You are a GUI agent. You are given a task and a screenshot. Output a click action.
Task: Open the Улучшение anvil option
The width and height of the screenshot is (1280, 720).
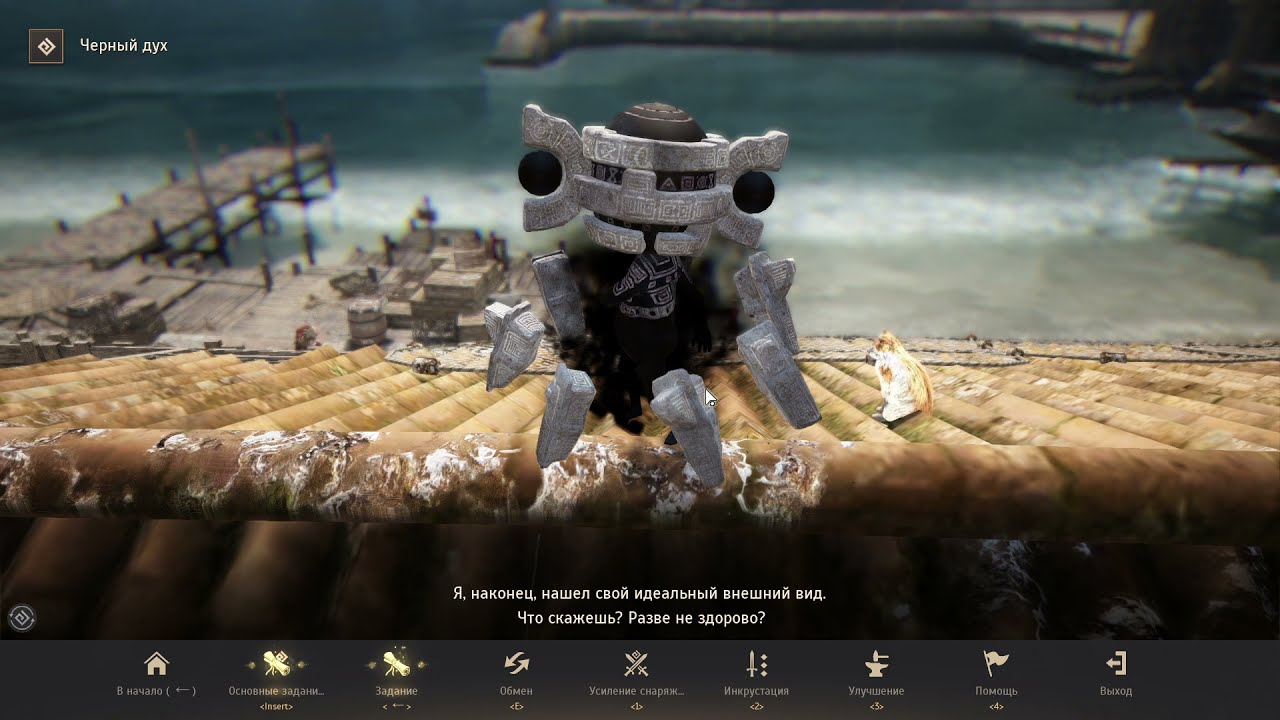pyautogui.click(x=876, y=665)
